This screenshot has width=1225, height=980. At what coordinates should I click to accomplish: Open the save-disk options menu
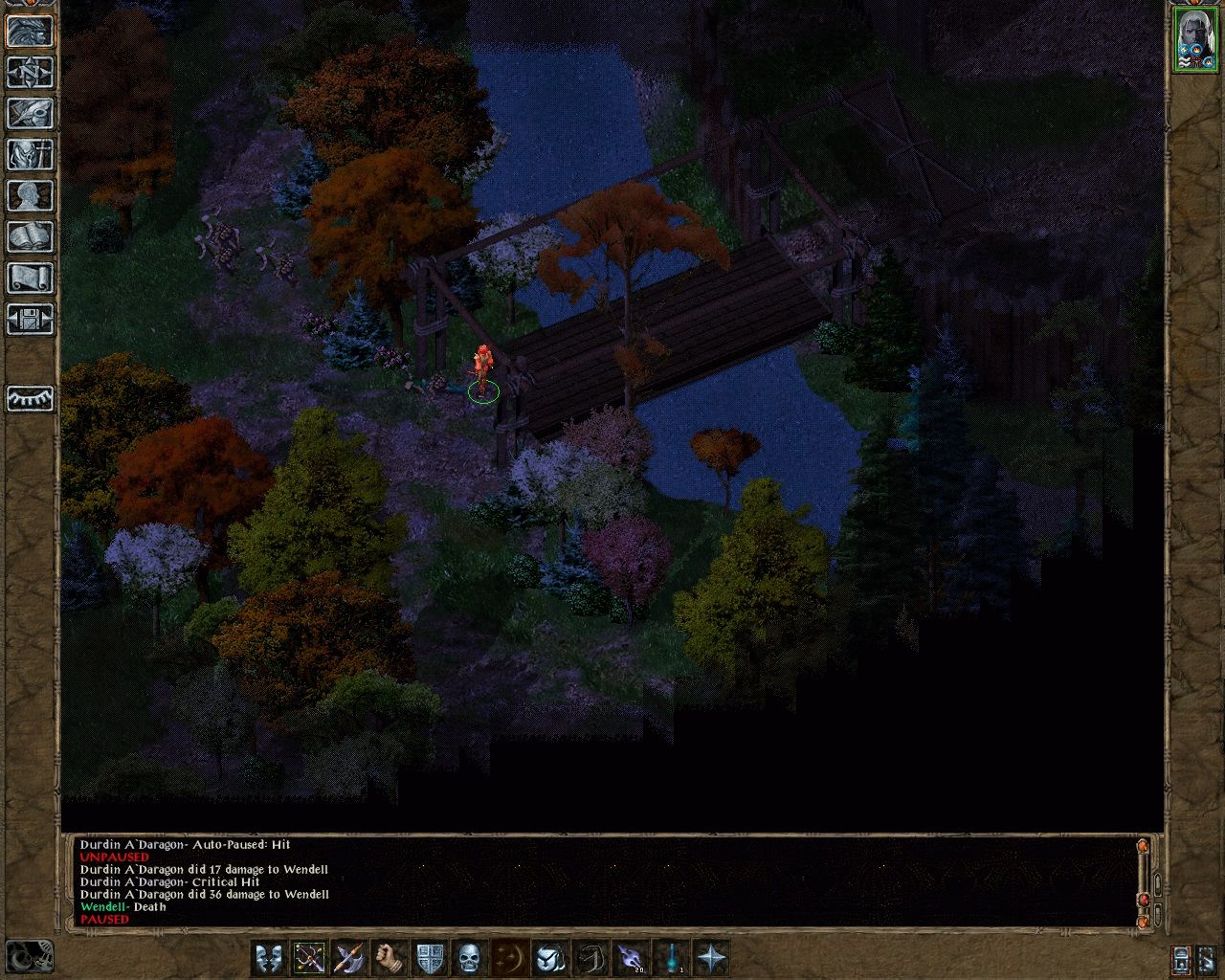30,319
